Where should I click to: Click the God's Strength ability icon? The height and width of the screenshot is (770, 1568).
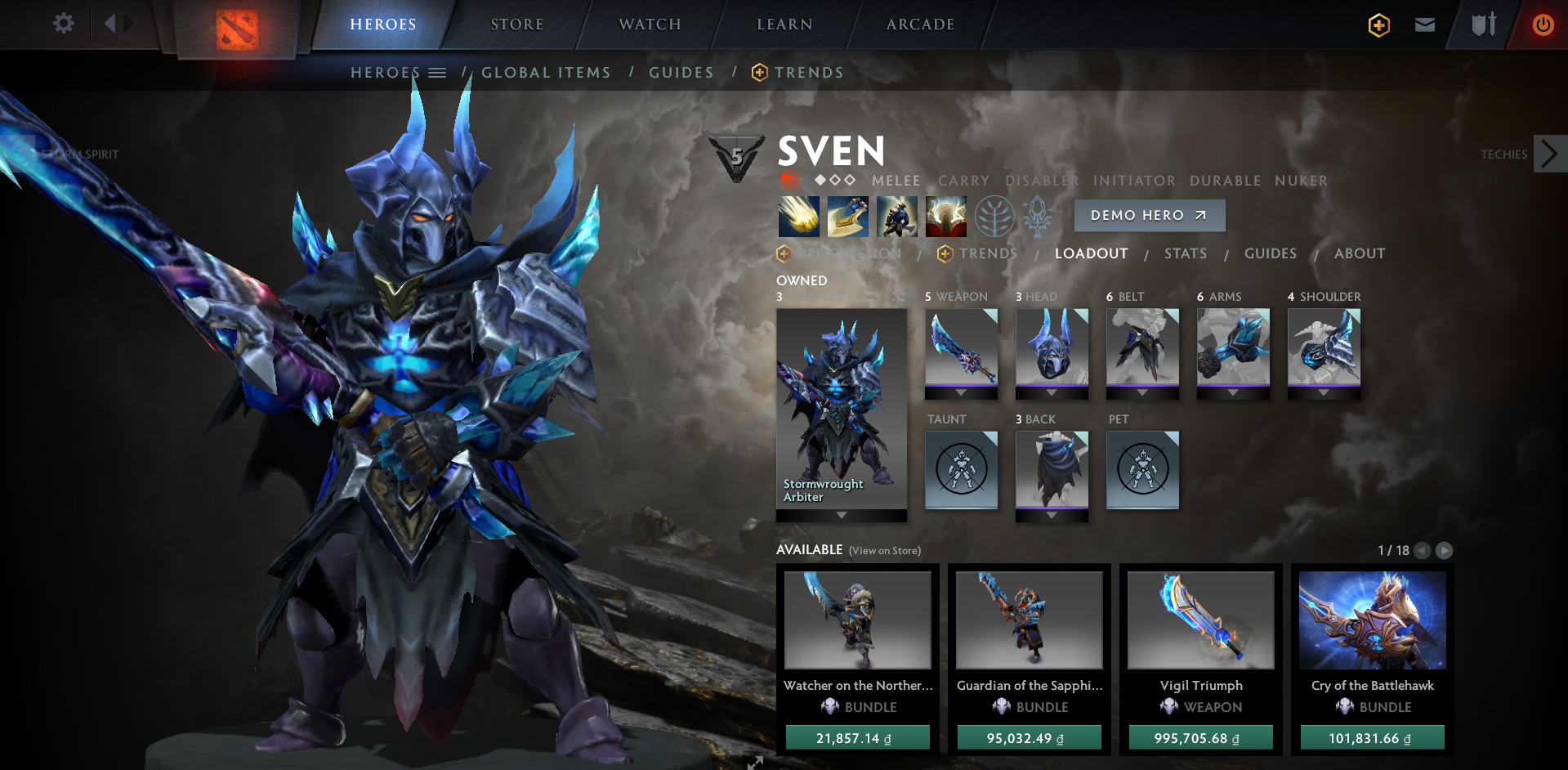(945, 215)
